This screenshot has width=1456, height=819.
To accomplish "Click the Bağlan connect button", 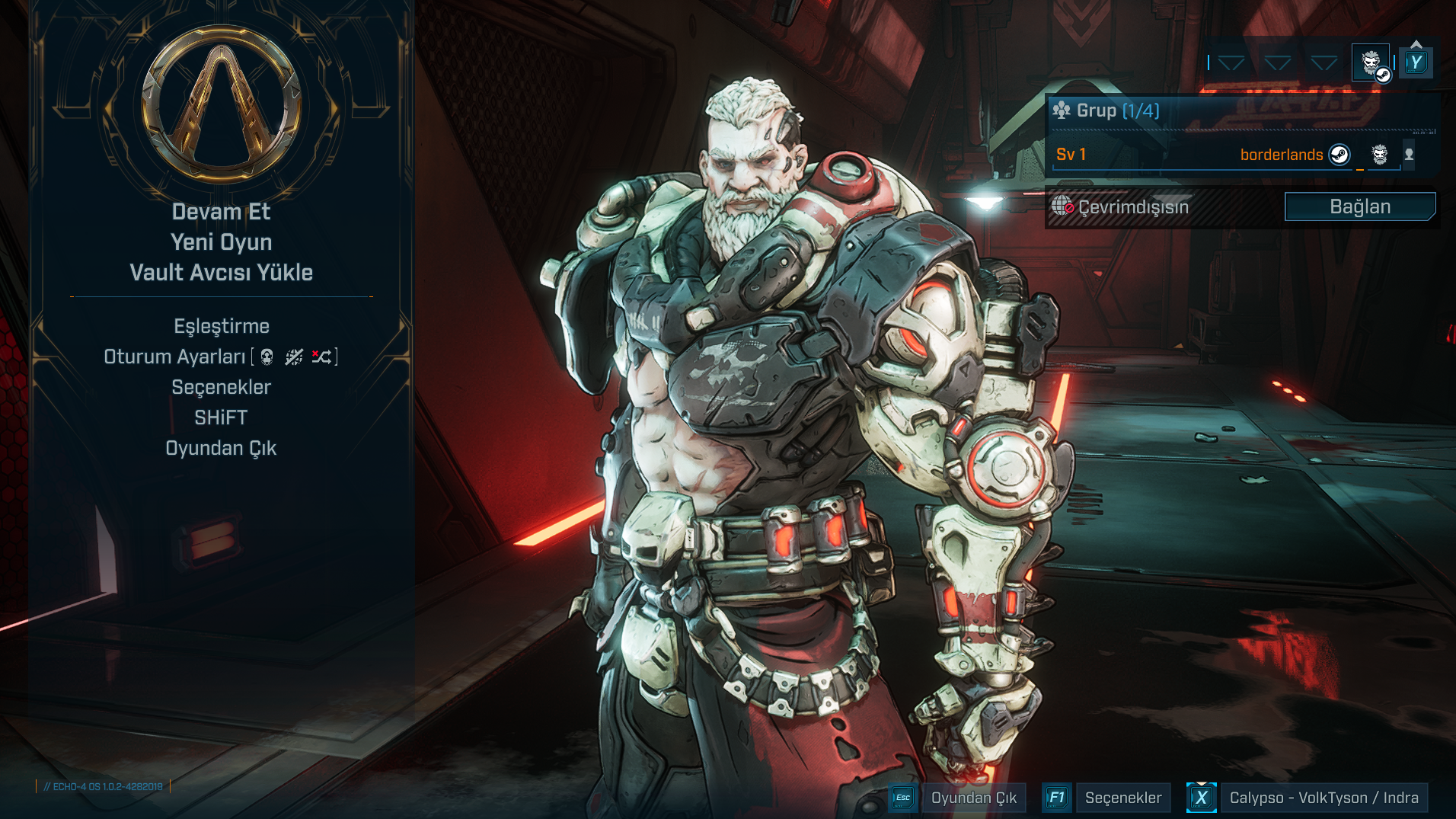I will [x=1359, y=206].
